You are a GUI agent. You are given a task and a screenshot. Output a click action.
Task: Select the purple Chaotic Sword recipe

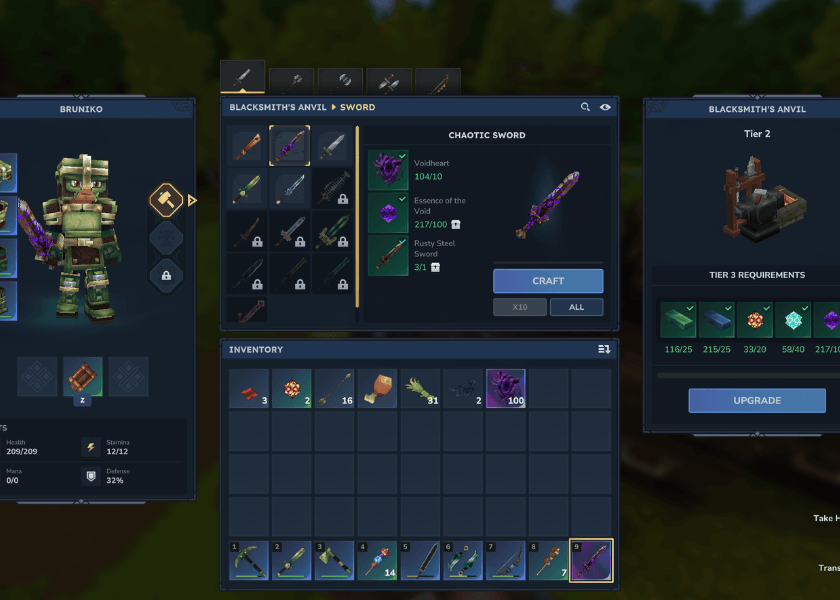290,146
